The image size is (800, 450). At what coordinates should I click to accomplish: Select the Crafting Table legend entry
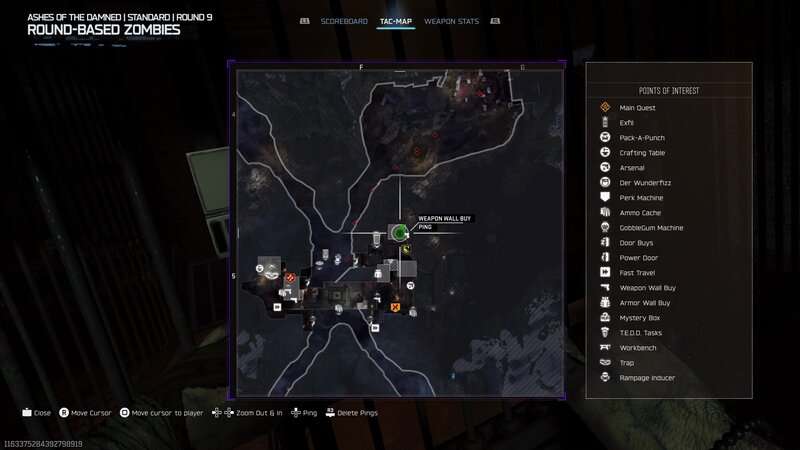pyautogui.click(x=642, y=153)
